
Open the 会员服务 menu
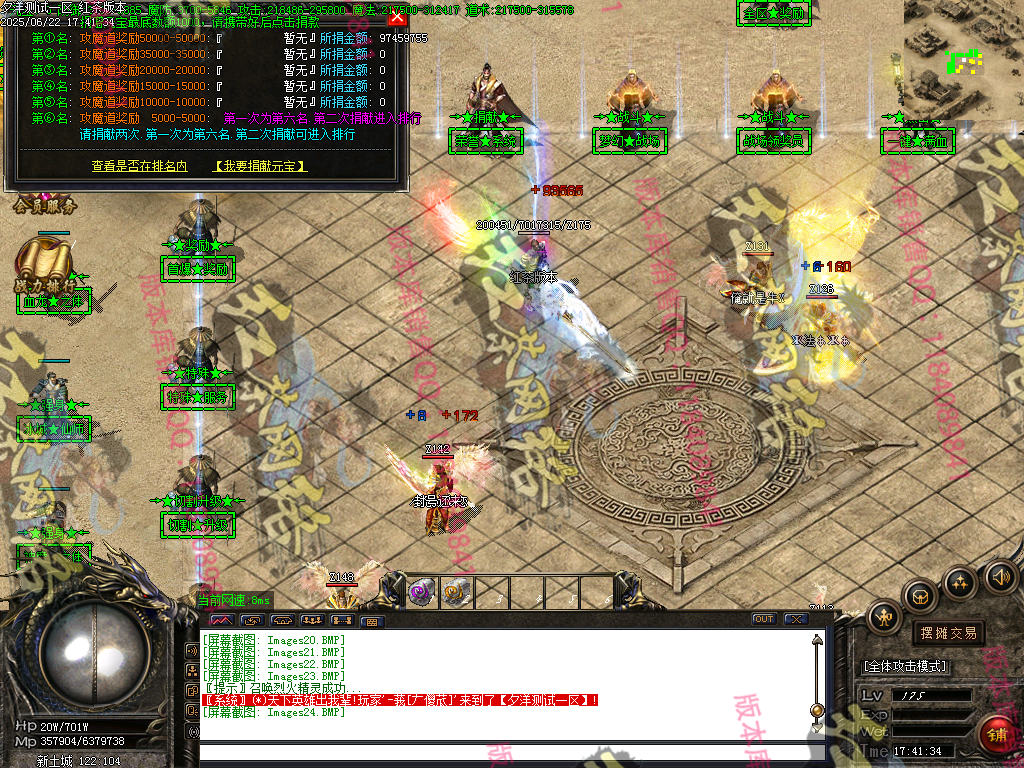(45, 208)
